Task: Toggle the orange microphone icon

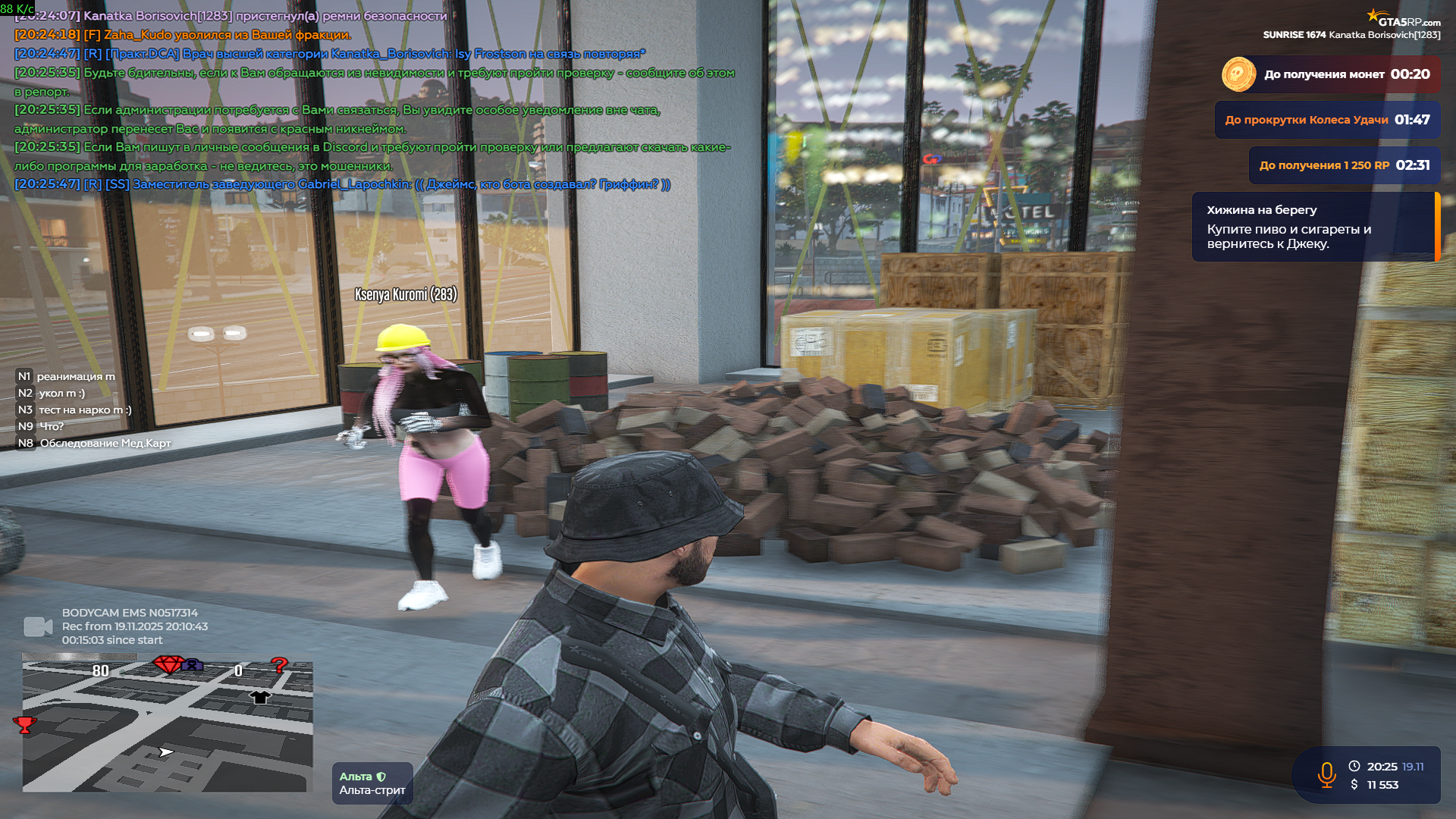Action: tap(1326, 775)
